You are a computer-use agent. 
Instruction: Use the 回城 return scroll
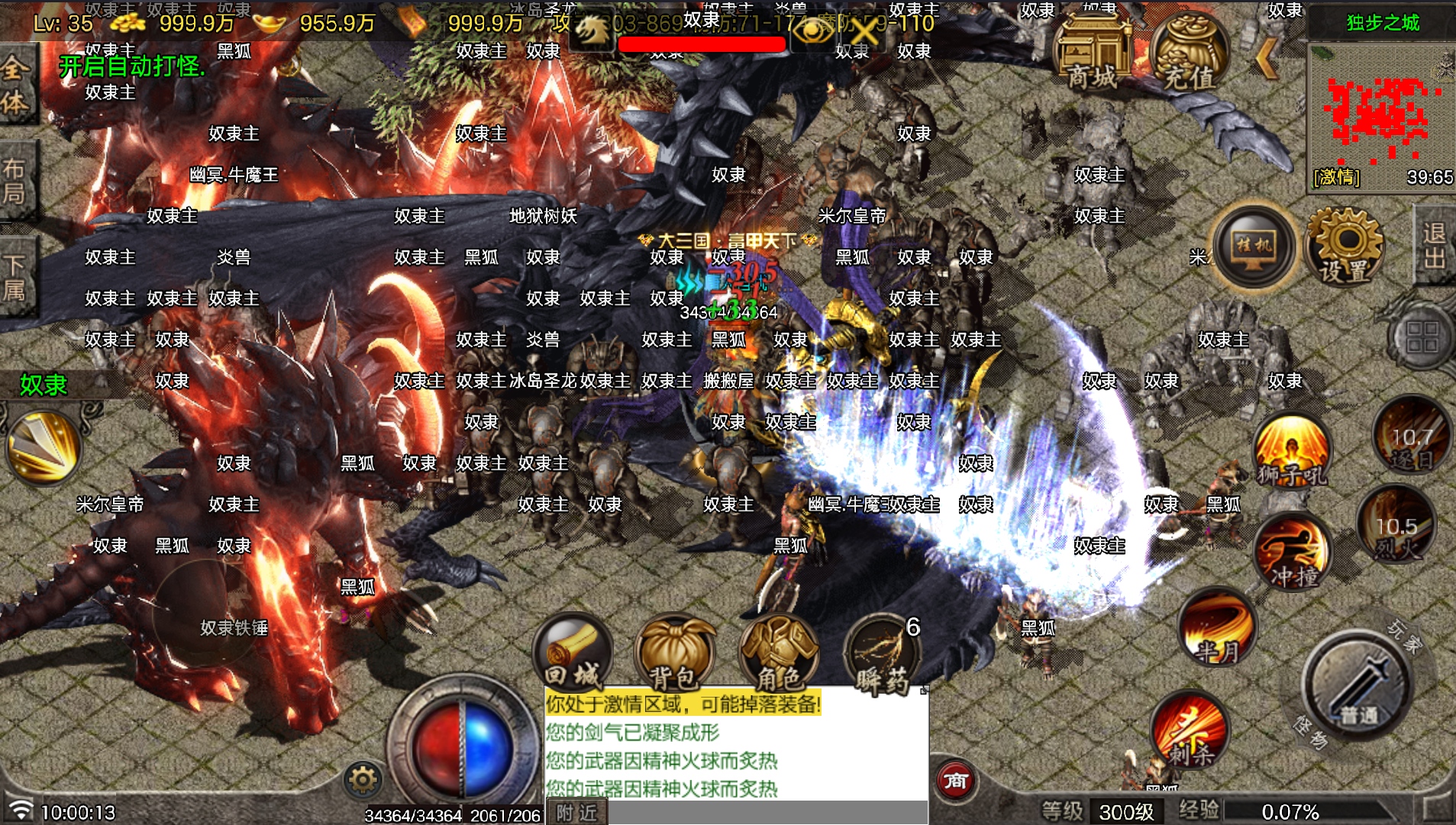point(573,653)
